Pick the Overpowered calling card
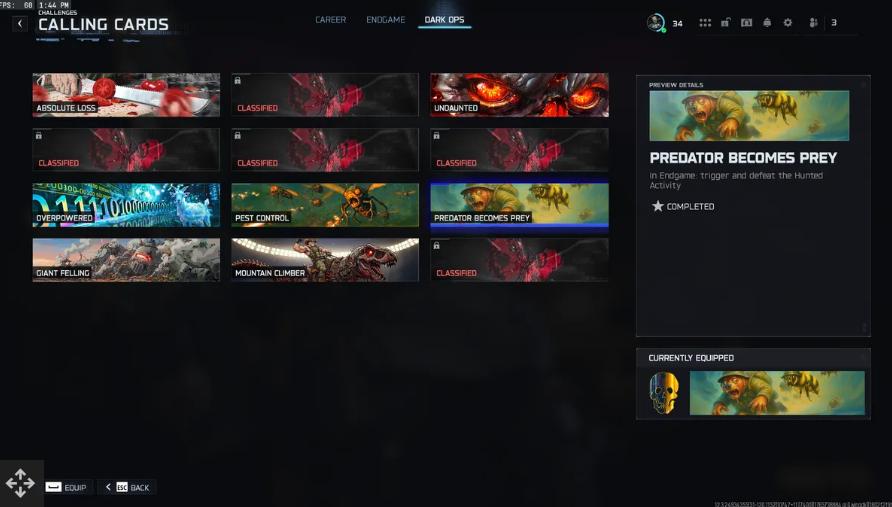 [126, 204]
